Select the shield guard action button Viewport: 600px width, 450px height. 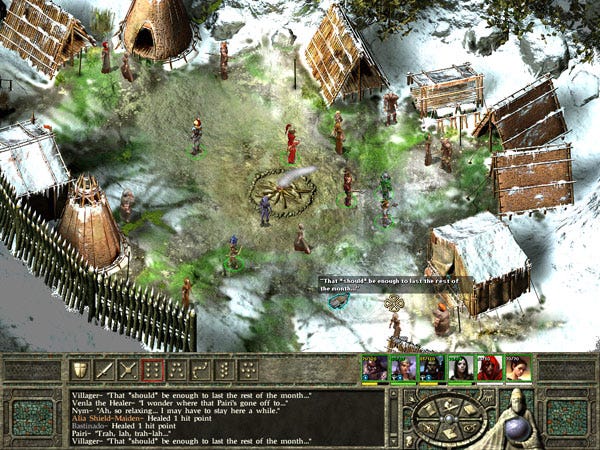coord(79,370)
